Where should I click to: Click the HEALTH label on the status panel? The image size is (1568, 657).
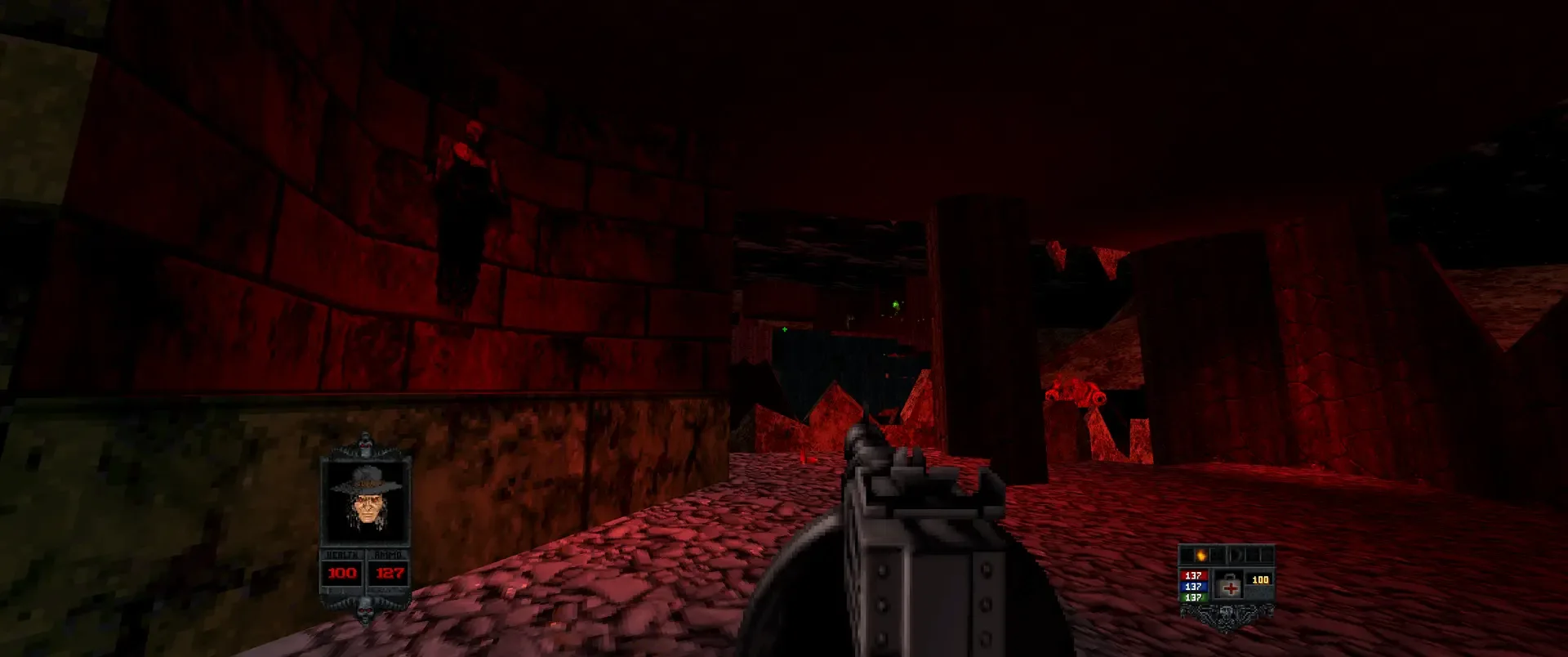(343, 553)
